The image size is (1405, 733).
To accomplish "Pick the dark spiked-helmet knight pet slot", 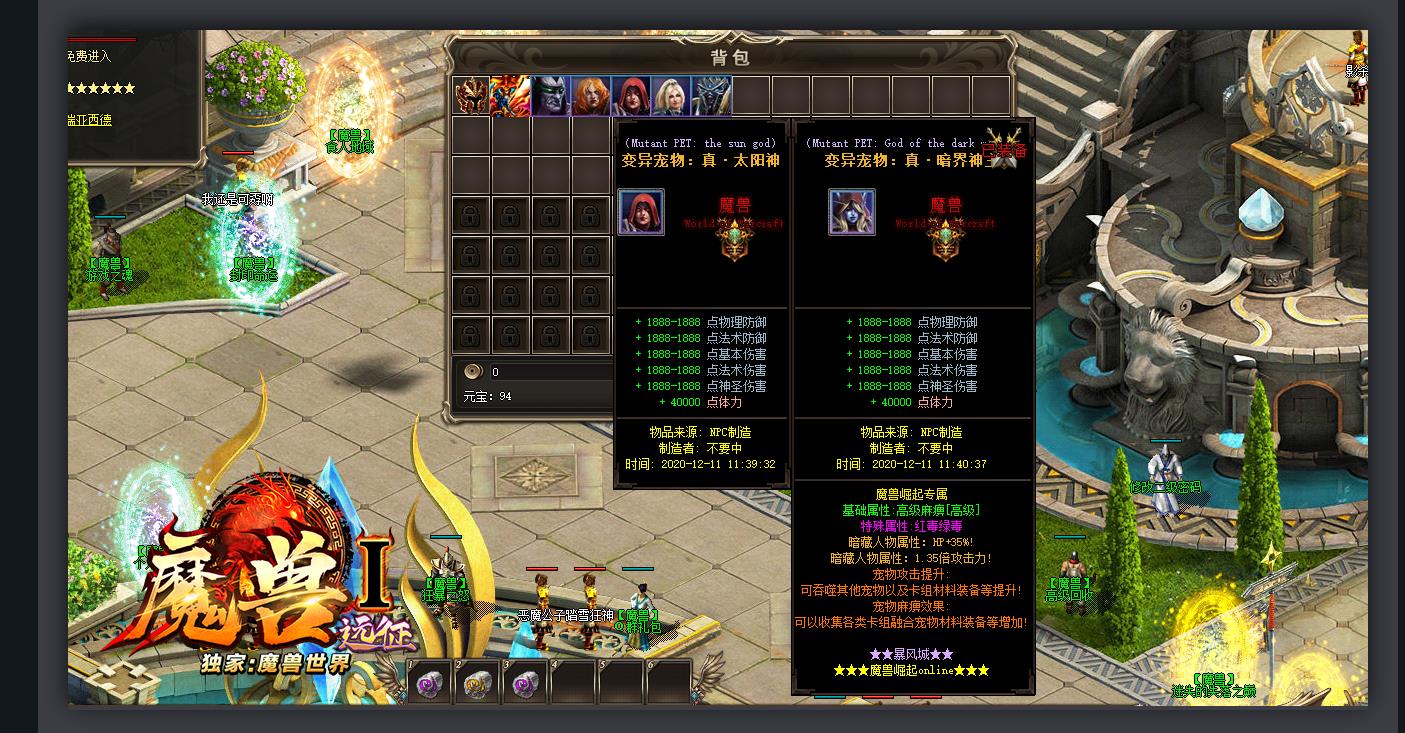I will [x=711, y=96].
